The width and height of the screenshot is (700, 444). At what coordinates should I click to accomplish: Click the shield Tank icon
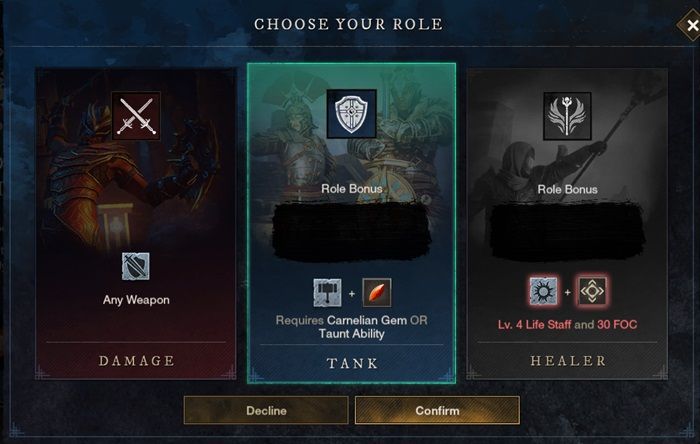[351, 113]
